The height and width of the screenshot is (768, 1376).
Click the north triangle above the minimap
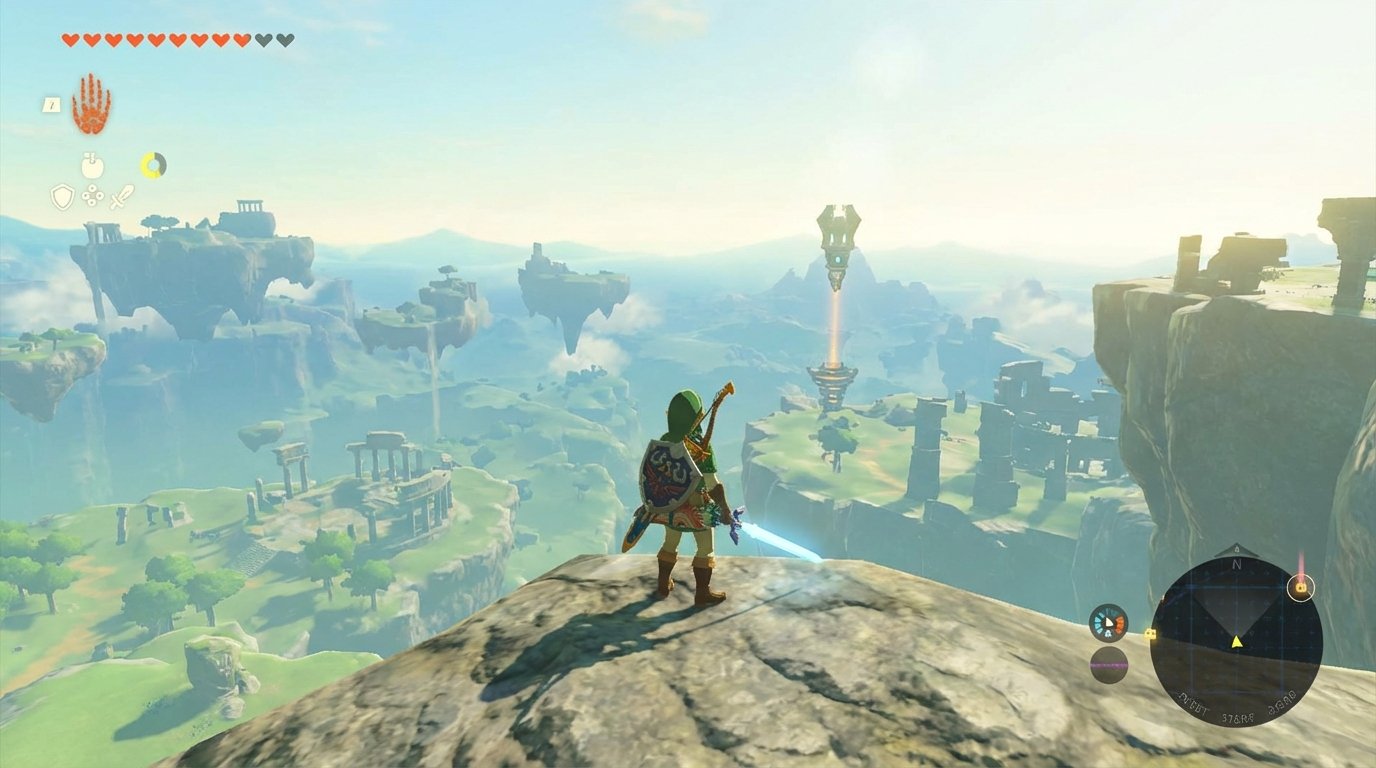pyautogui.click(x=1236, y=548)
